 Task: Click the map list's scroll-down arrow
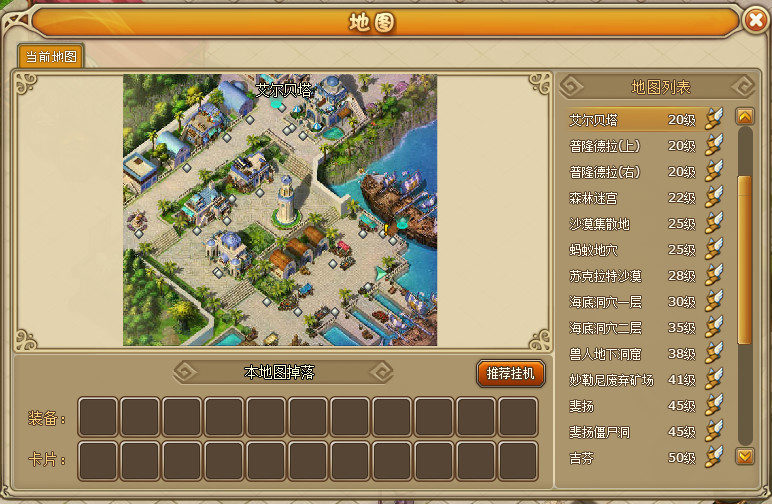point(744,457)
